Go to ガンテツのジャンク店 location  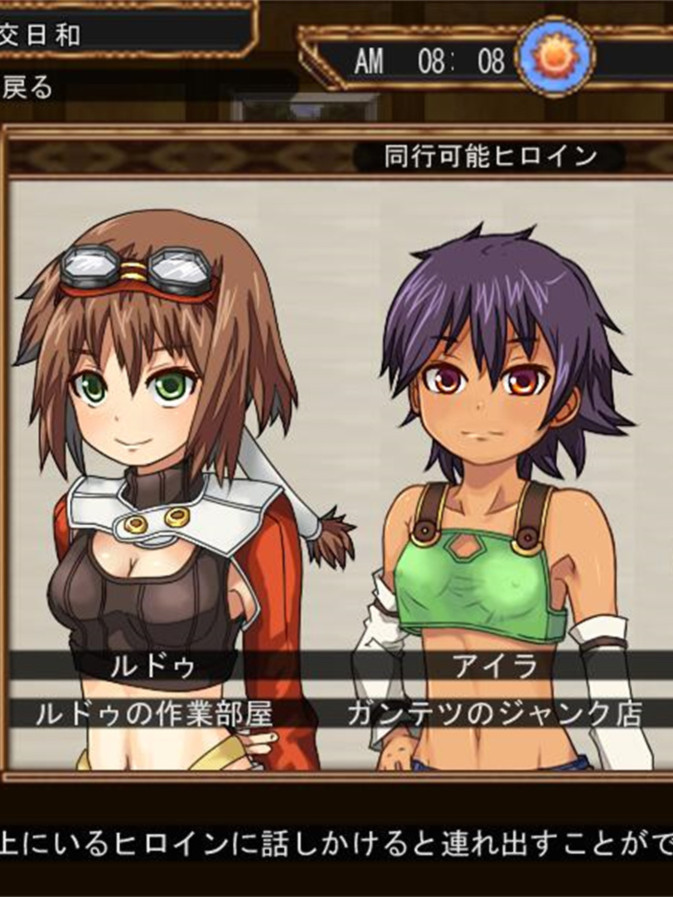[x=494, y=713]
